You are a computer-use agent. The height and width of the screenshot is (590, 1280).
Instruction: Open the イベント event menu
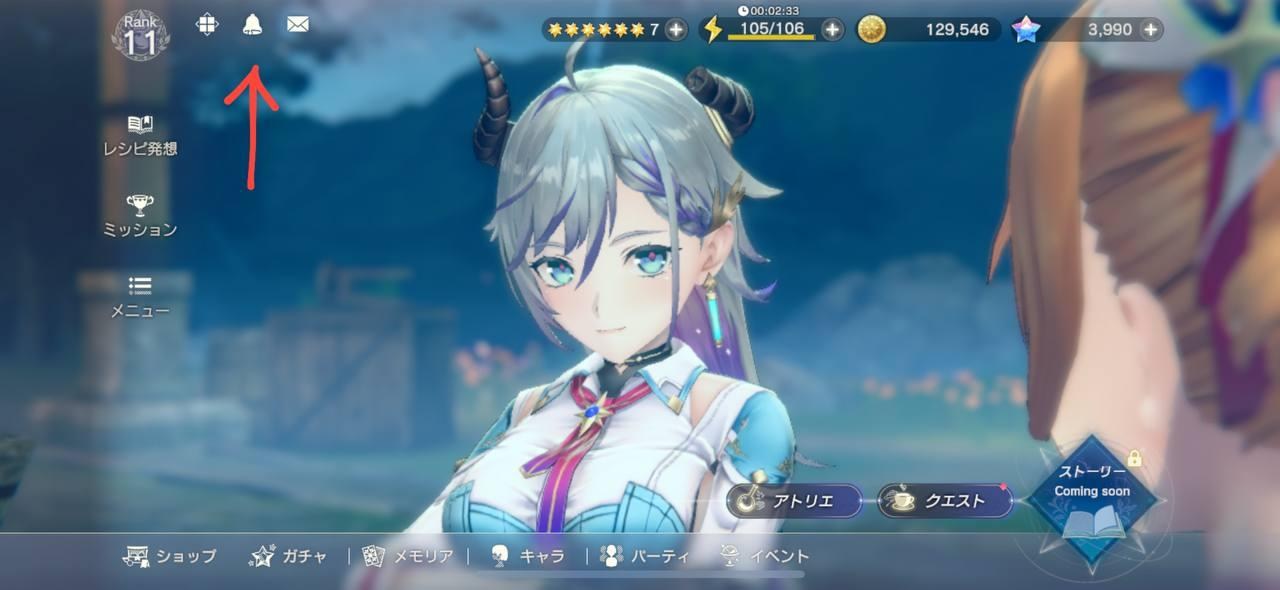(x=765, y=556)
